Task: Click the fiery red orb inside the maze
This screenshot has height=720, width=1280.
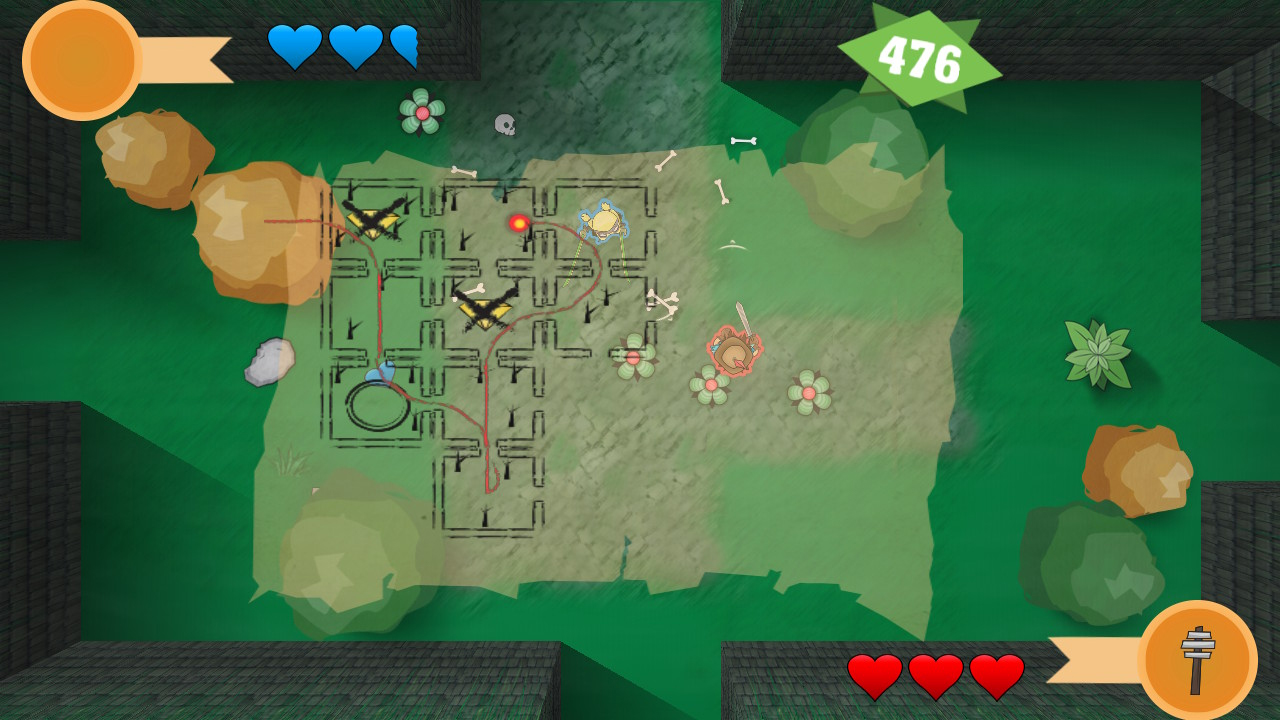Action: [517, 224]
